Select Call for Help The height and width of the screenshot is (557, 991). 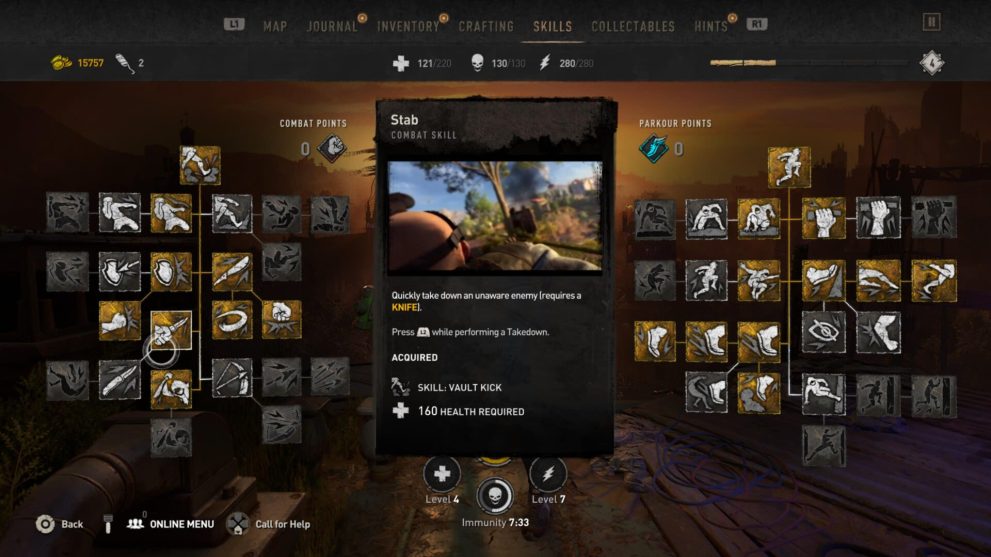tap(268, 524)
